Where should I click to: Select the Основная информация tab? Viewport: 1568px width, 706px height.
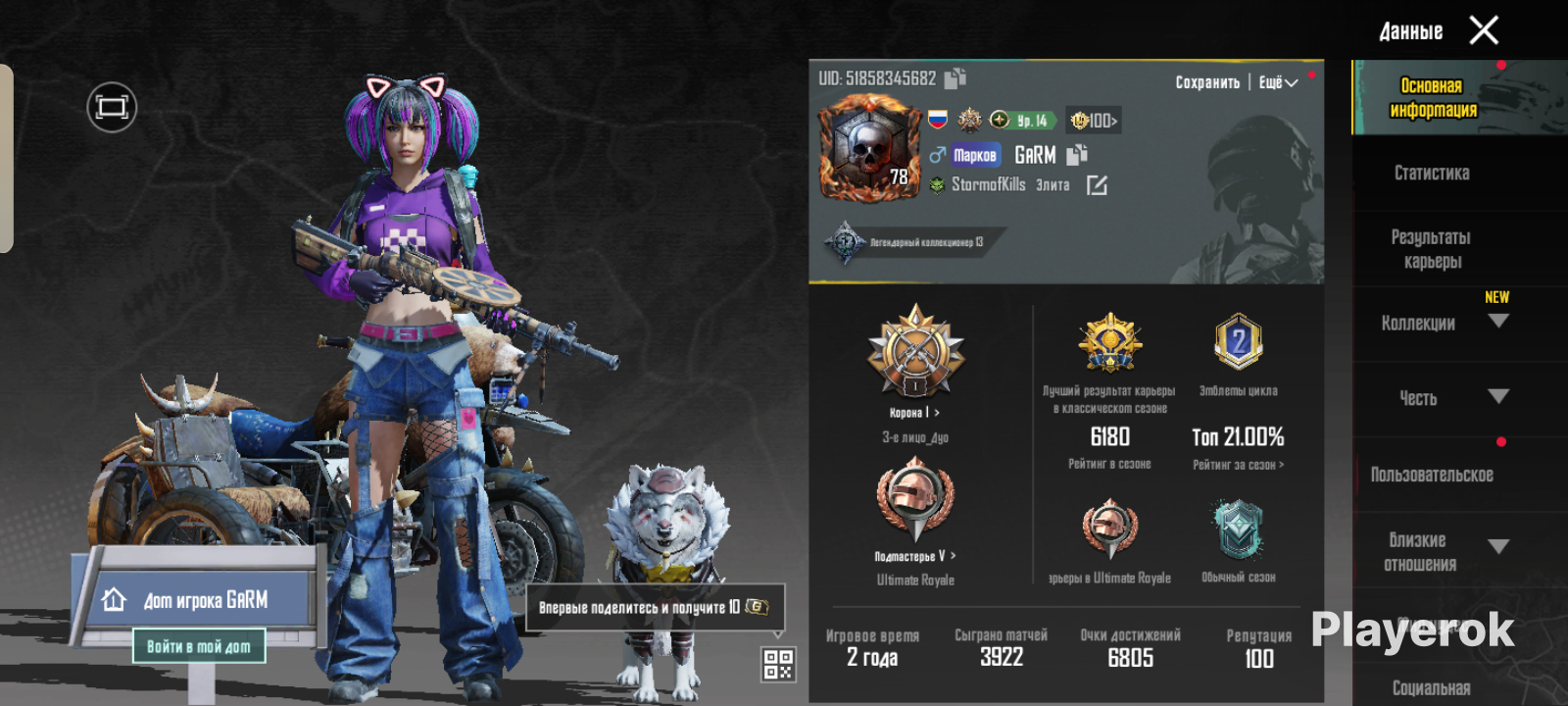1432,98
